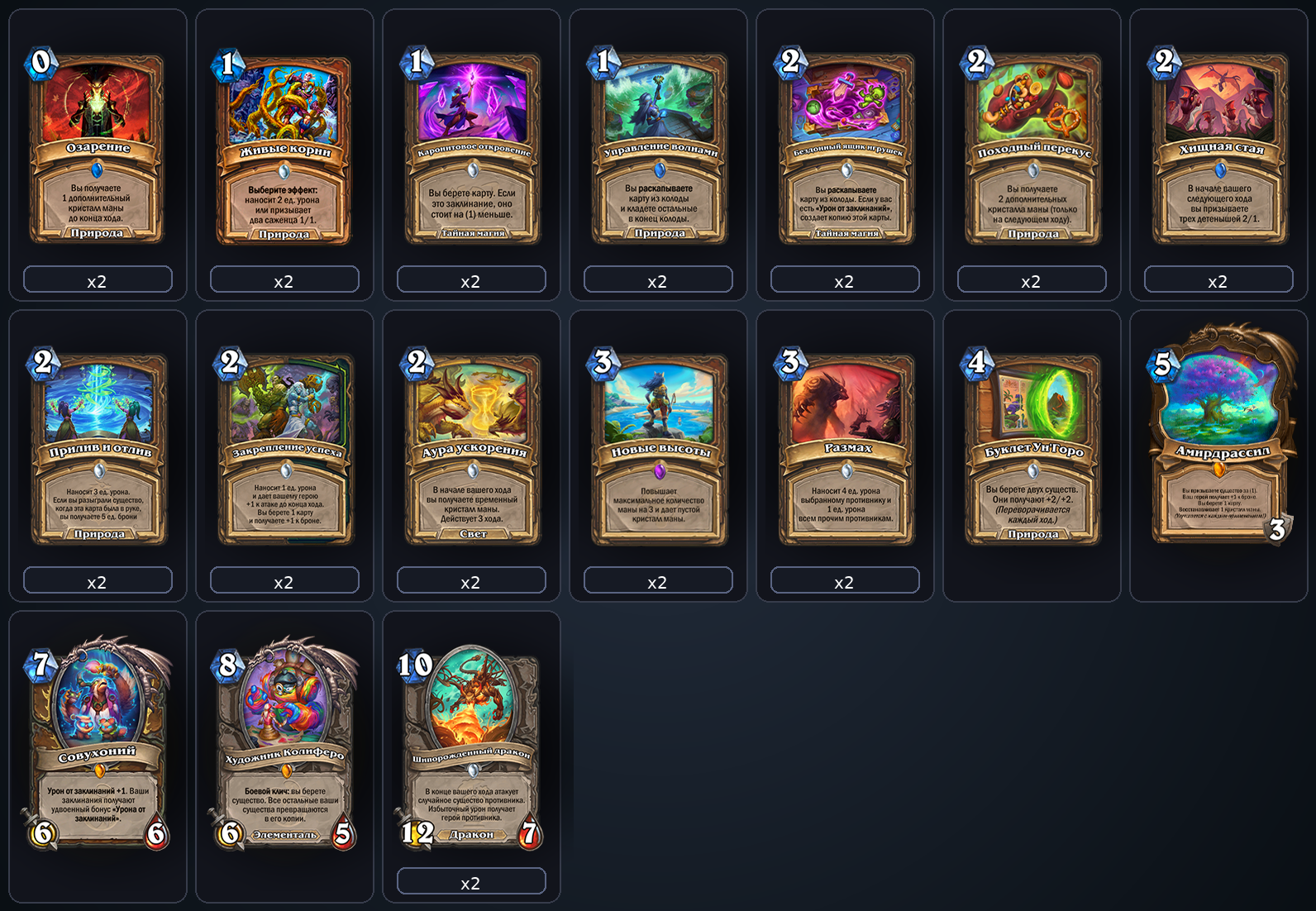Toggle the x2 counter under Хищная стая
1316x911 pixels.
1218,280
